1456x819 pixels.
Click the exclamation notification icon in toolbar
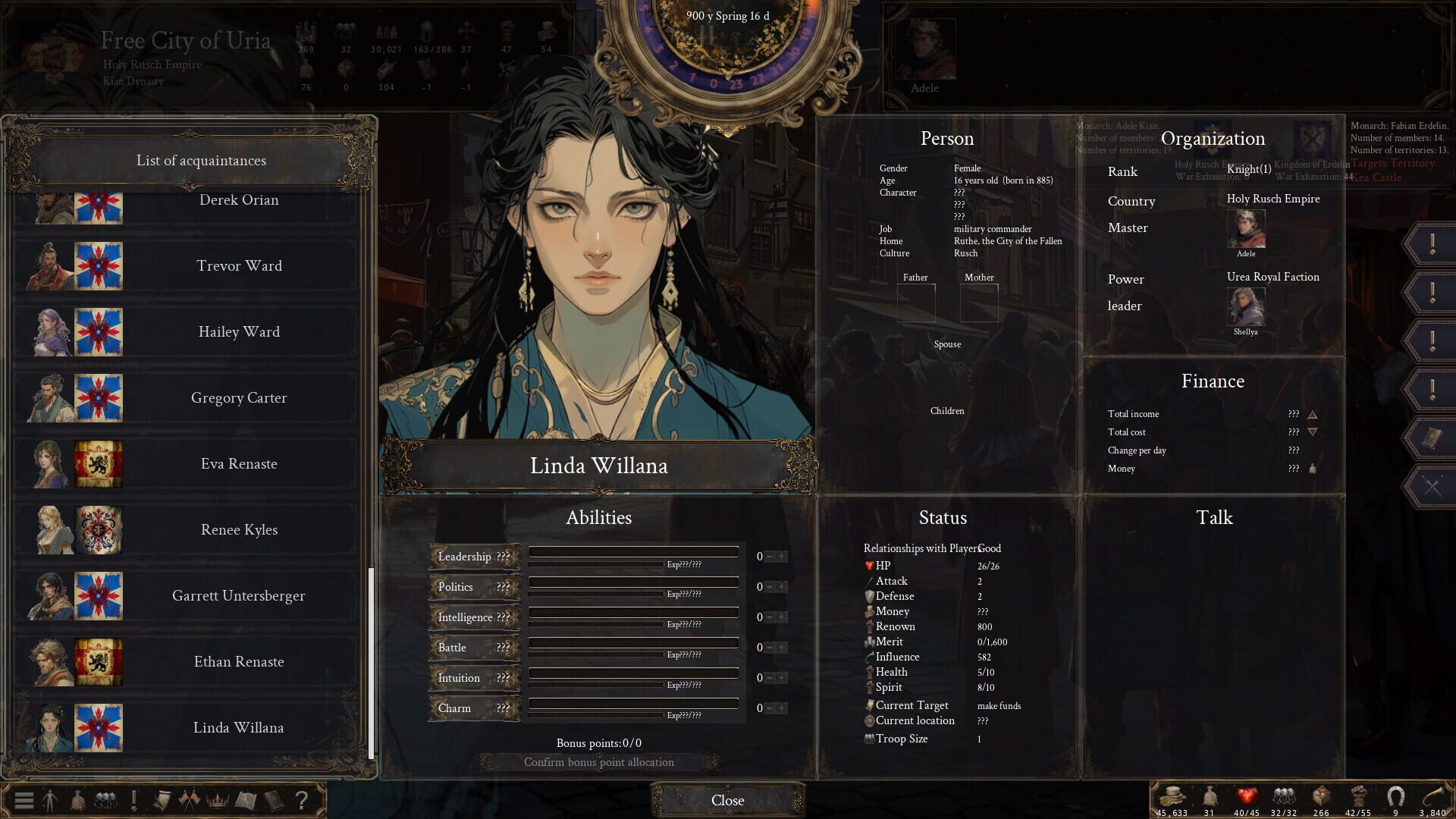click(134, 799)
